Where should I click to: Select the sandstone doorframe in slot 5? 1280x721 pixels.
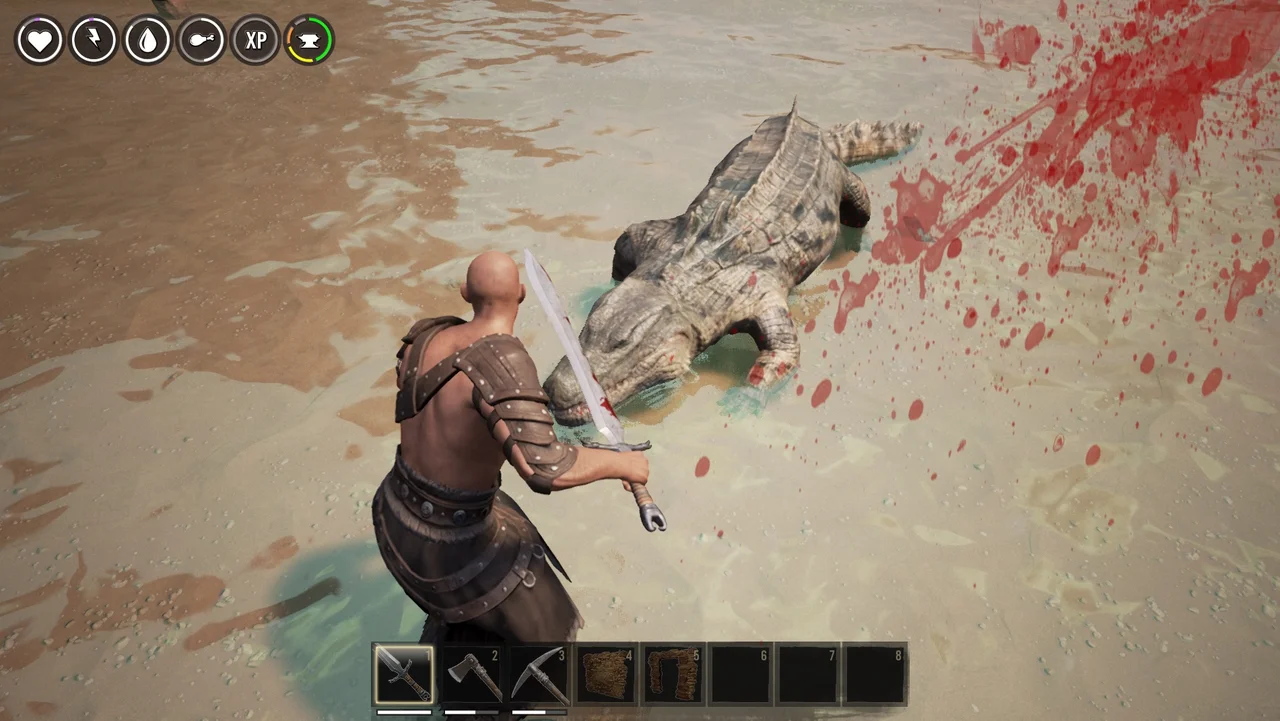672,672
